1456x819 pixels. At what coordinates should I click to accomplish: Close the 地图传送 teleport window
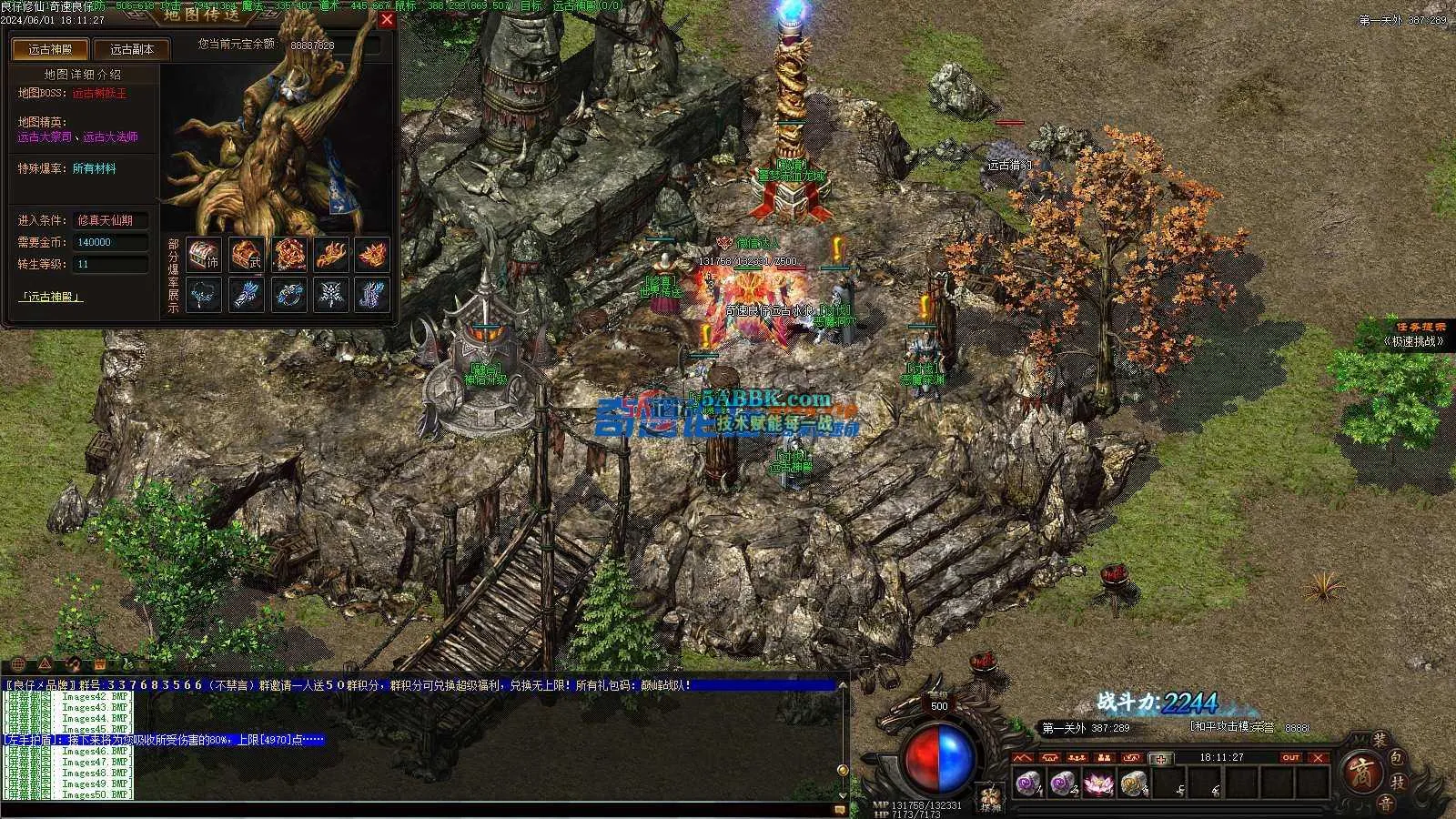(387, 19)
